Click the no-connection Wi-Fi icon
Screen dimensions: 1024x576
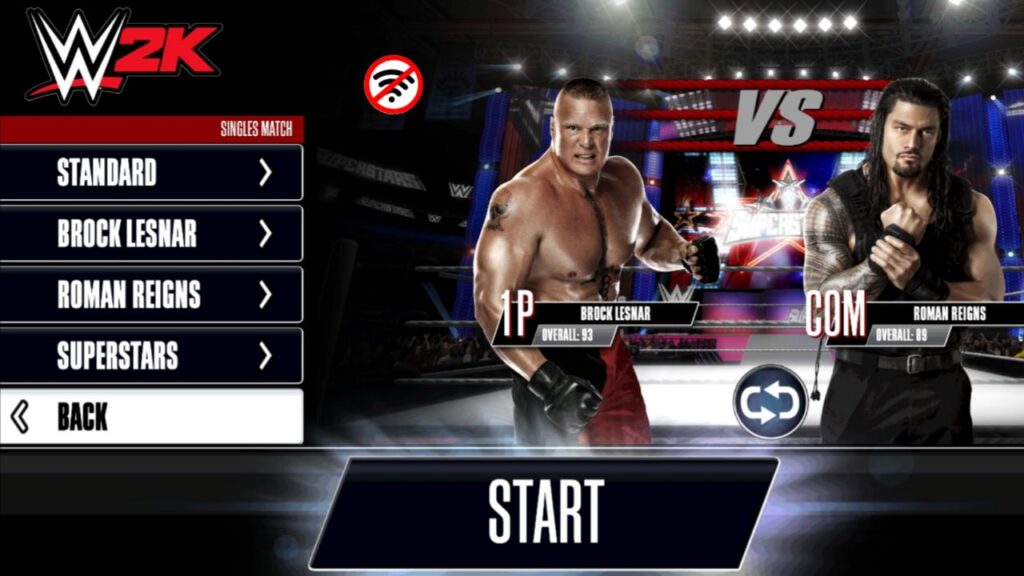(x=393, y=84)
